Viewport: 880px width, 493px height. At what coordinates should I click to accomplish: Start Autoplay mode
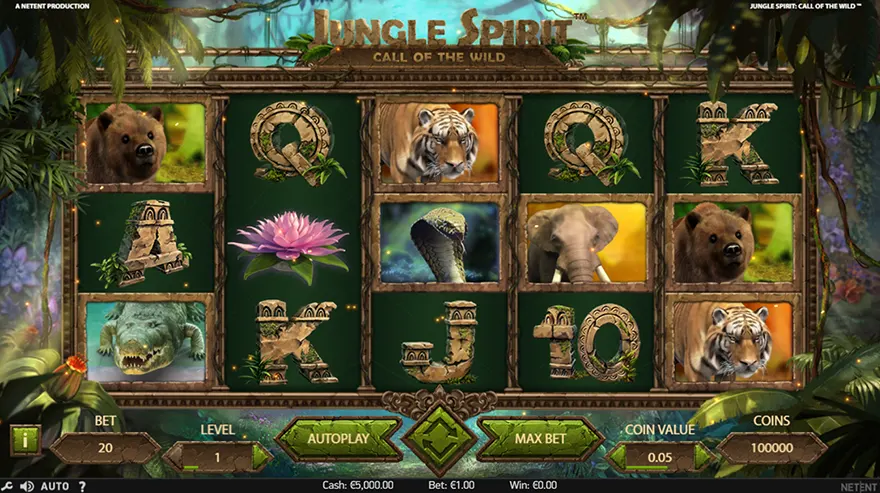(x=338, y=438)
